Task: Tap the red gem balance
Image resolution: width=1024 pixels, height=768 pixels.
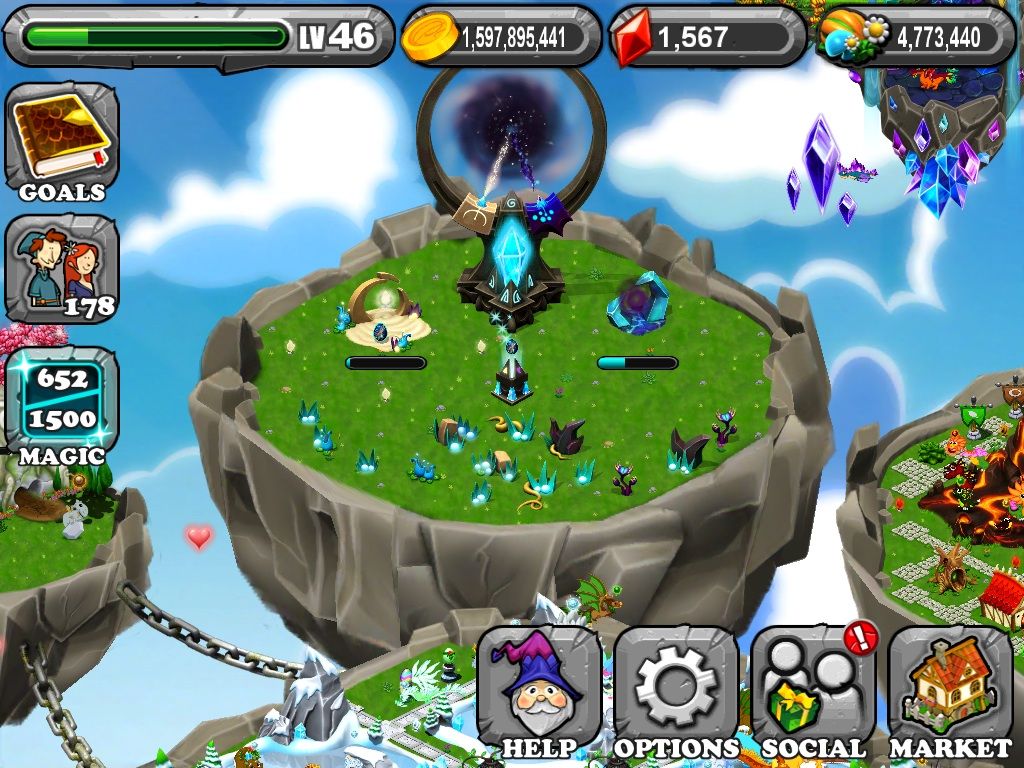Action: [x=706, y=37]
